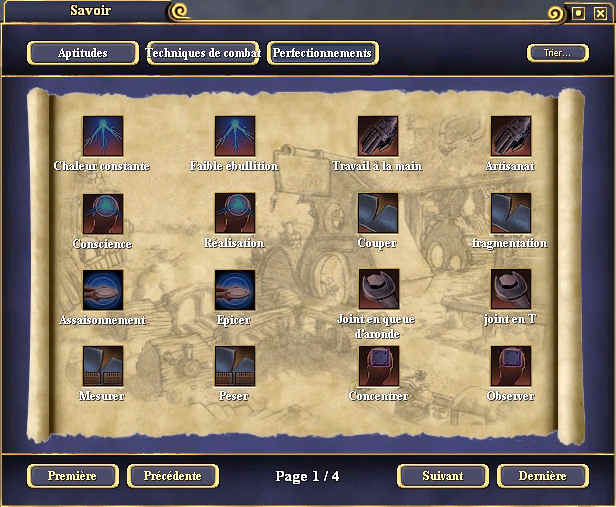Screen dimensions: 616x507
Task: Select the Travail à la main icon
Action: point(379,135)
